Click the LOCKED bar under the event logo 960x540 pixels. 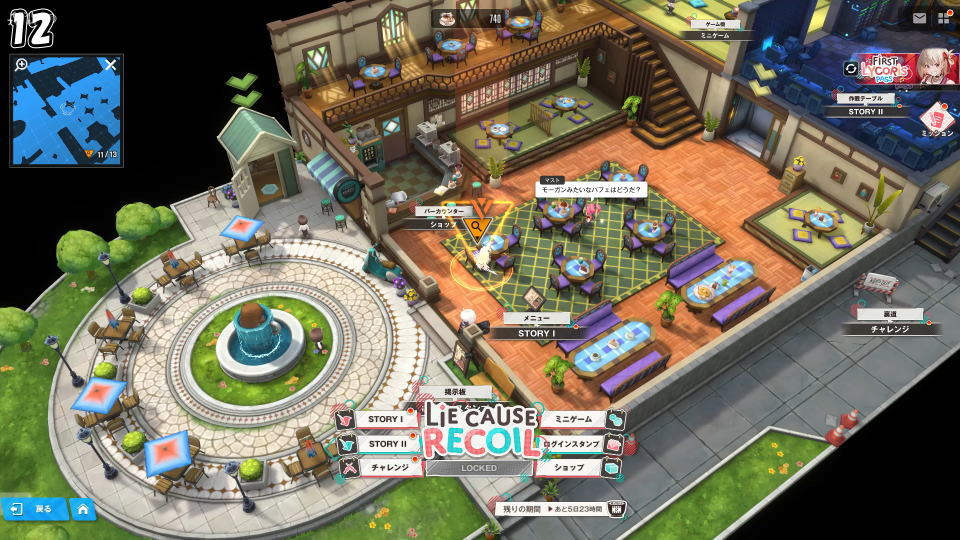(479, 468)
